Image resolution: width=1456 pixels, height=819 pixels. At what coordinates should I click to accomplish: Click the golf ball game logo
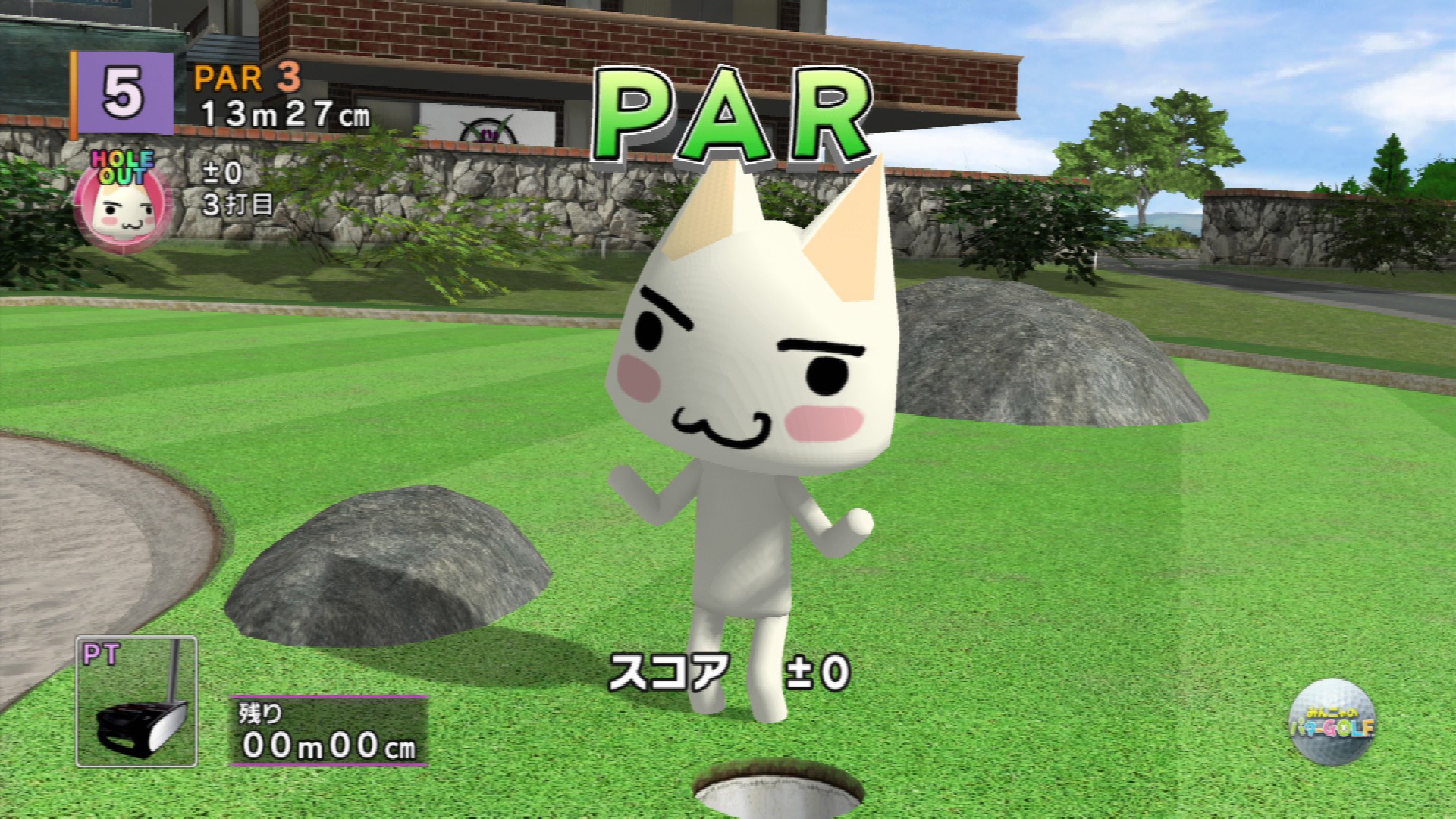[x=1332, y=723]
